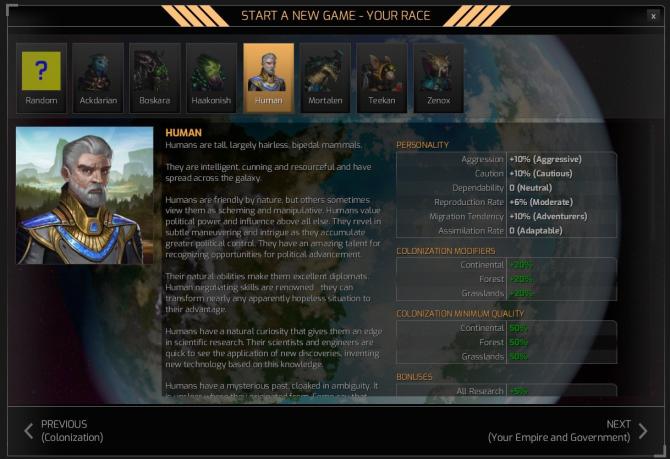
Task: Close the new game setup window
Action: [x=654, y=16]
